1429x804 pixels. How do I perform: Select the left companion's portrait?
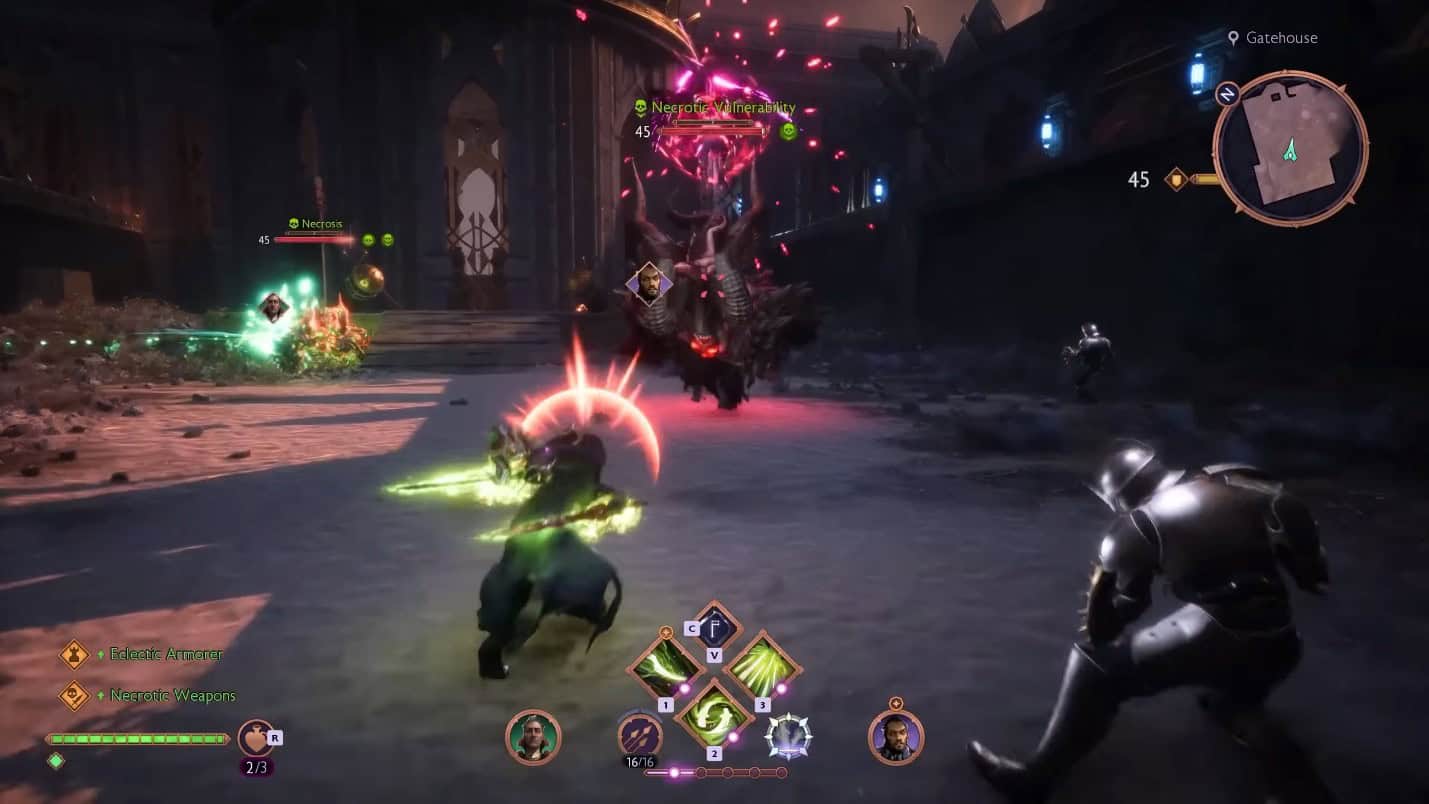pyautogui.click(x=534, y=736)
